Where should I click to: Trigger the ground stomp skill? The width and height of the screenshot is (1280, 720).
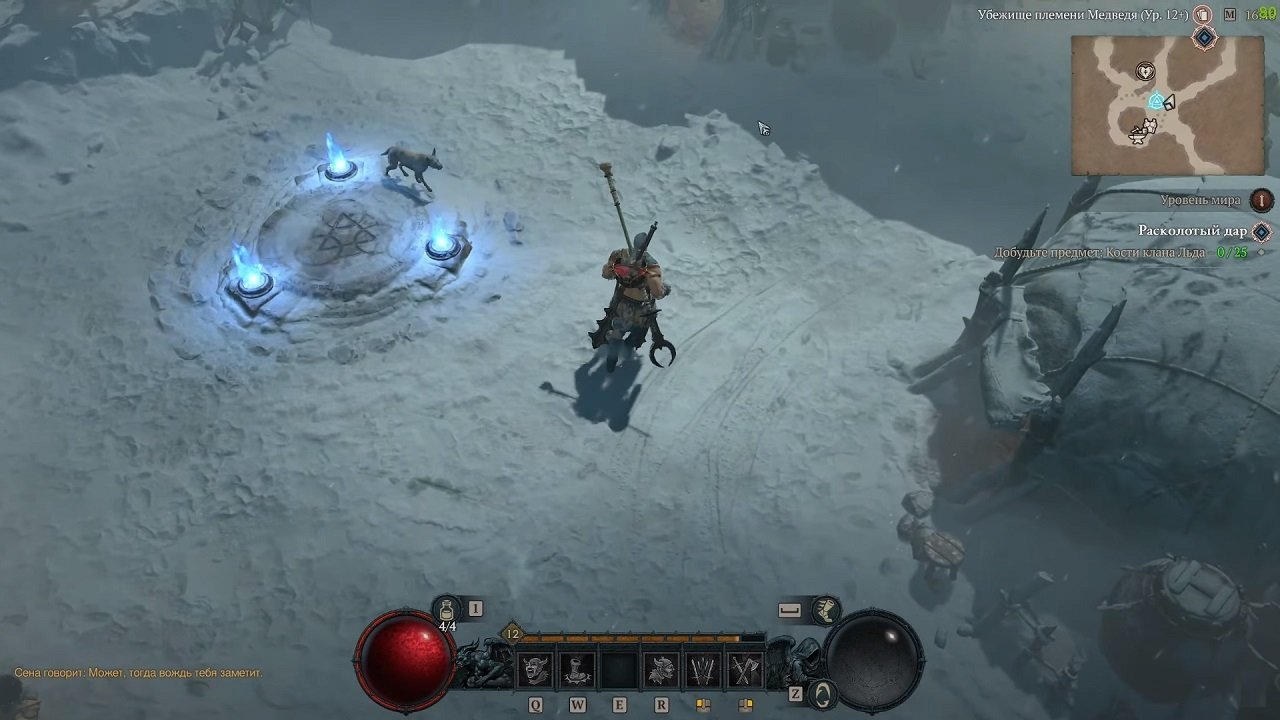click(577, 669)
